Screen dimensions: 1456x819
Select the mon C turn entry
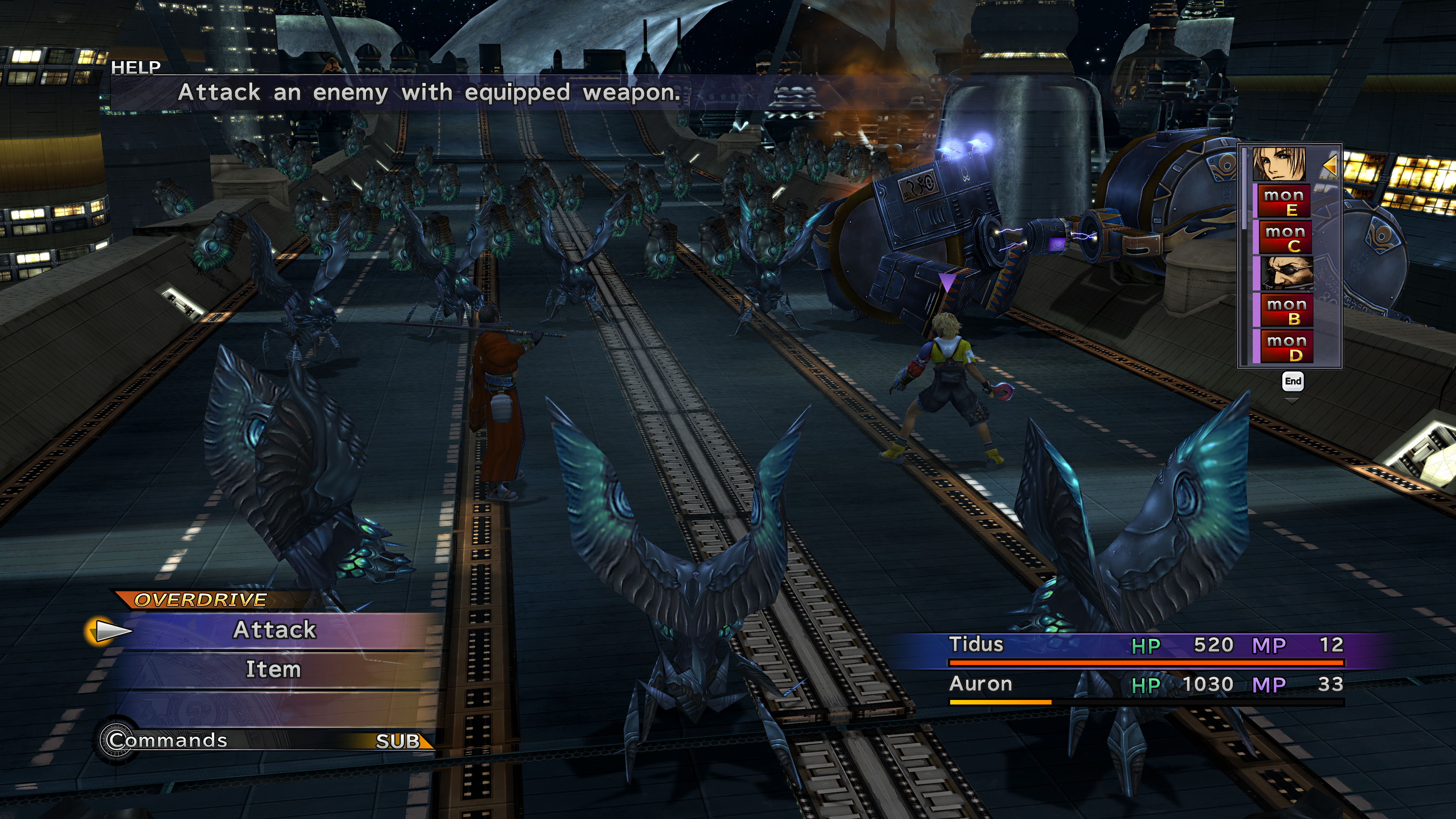pyautogui.click(x=1285, y=238)
